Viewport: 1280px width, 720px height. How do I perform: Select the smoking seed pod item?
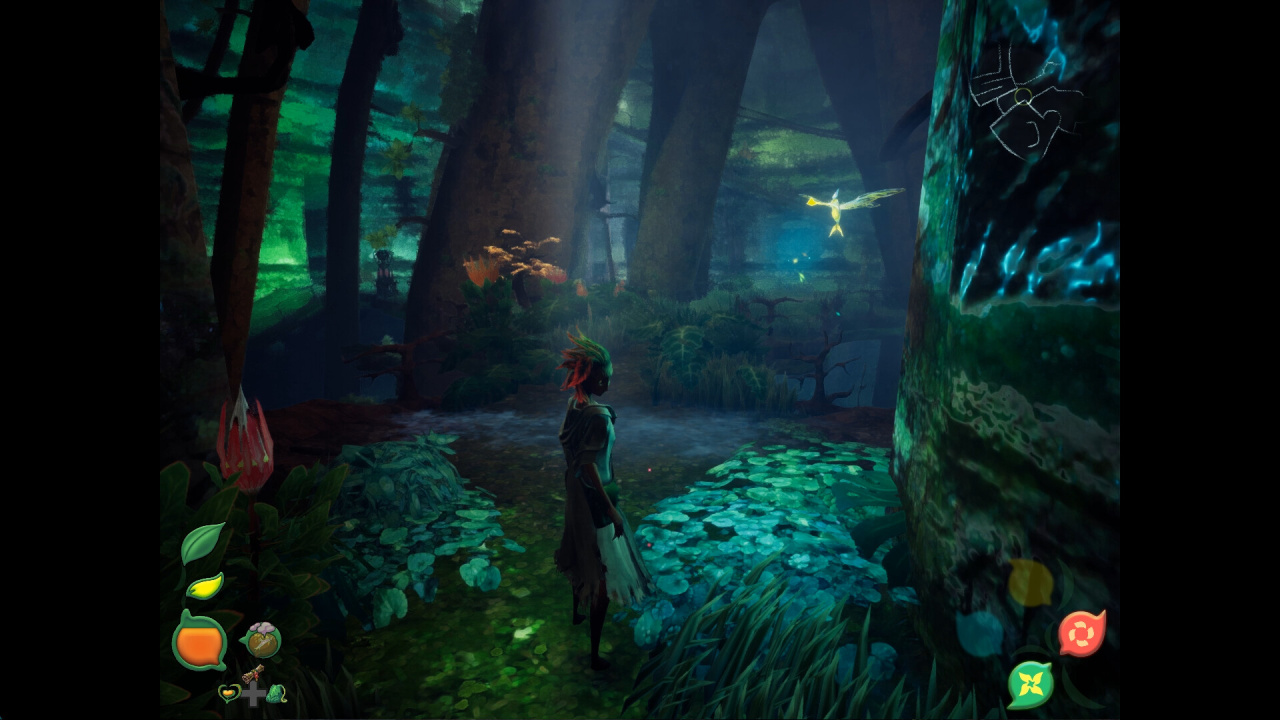point(262,640)
